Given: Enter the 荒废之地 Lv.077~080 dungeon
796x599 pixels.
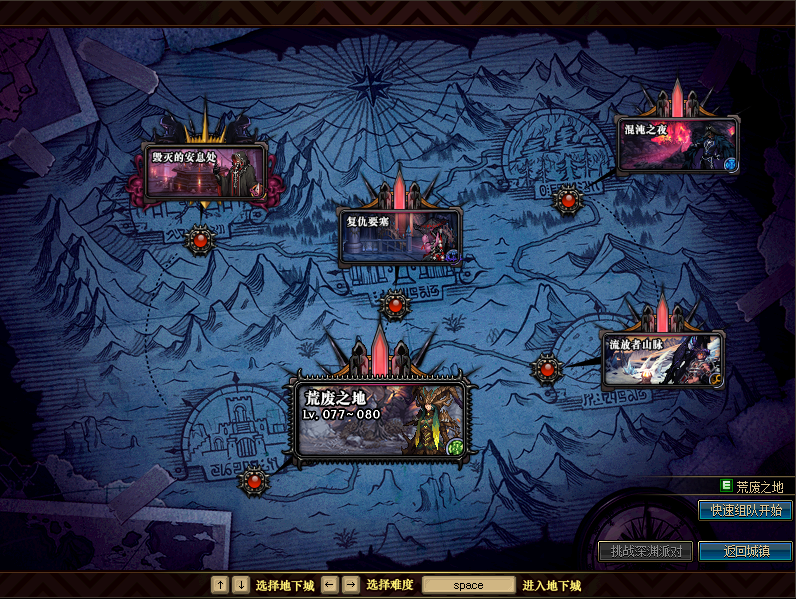Looking at the screenshot, I should click(x=381, y=419).
